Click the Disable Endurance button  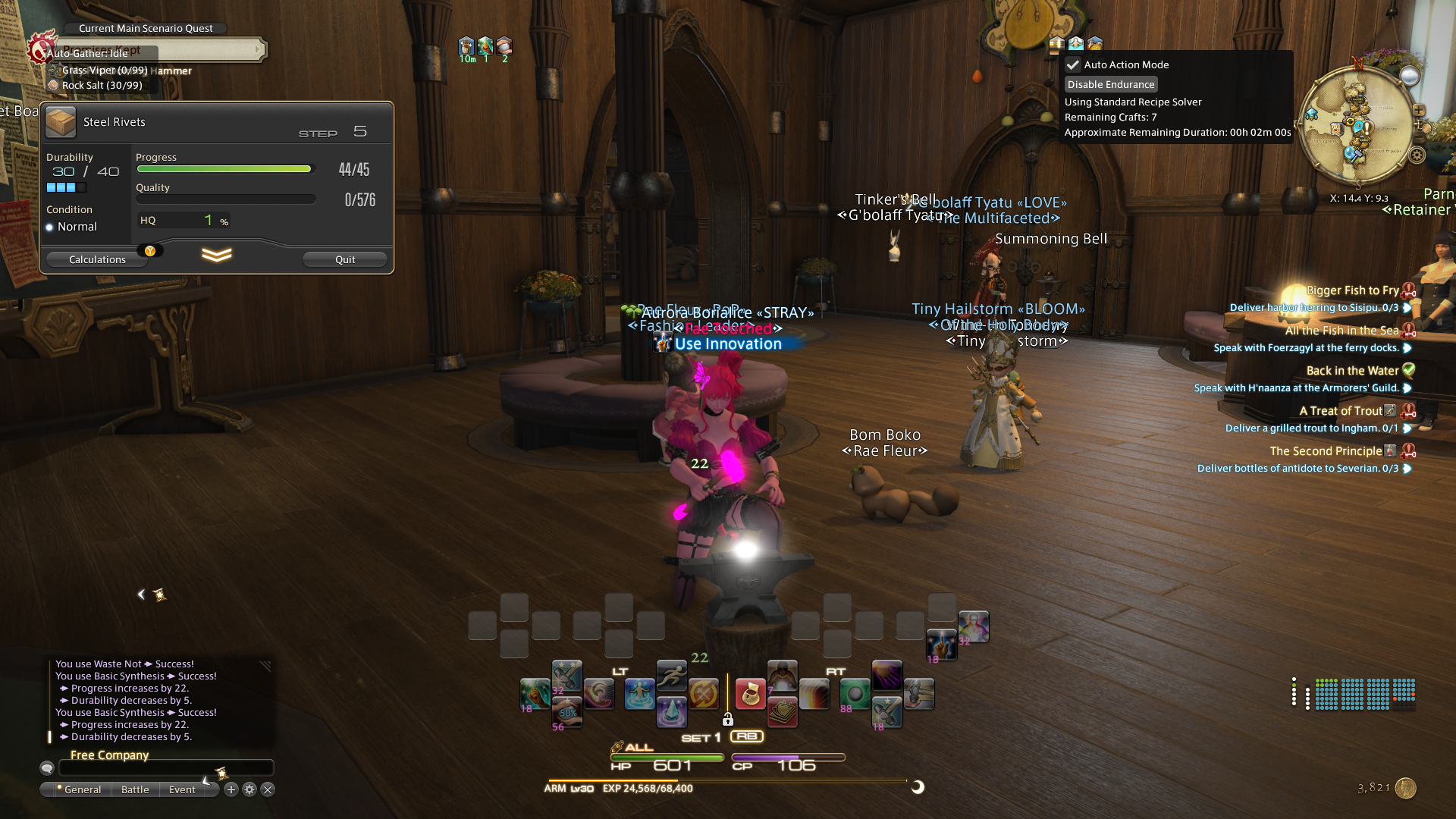pos(1111,84)
